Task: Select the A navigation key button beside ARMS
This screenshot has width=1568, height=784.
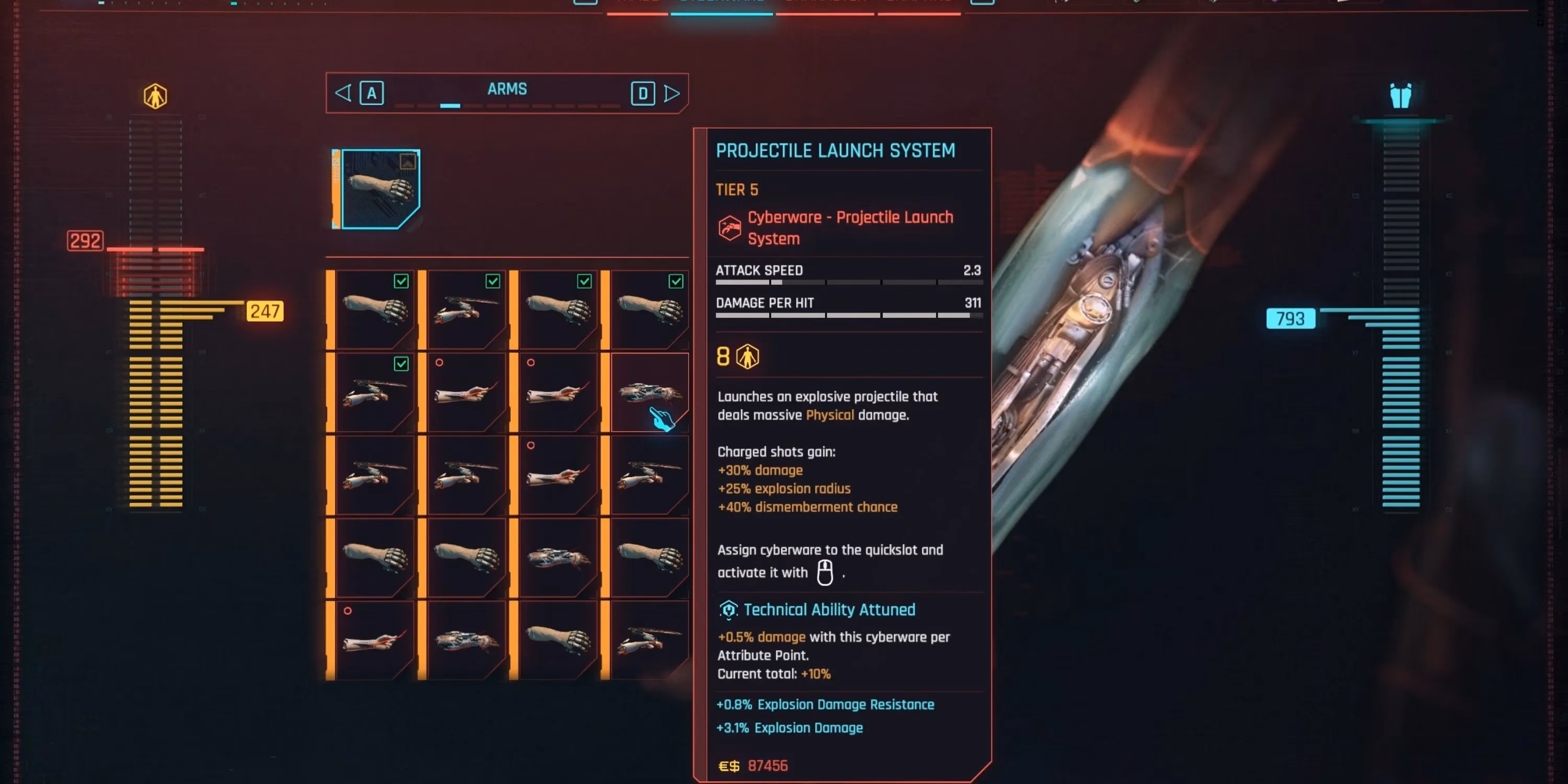Action: (x=372, y=93)
